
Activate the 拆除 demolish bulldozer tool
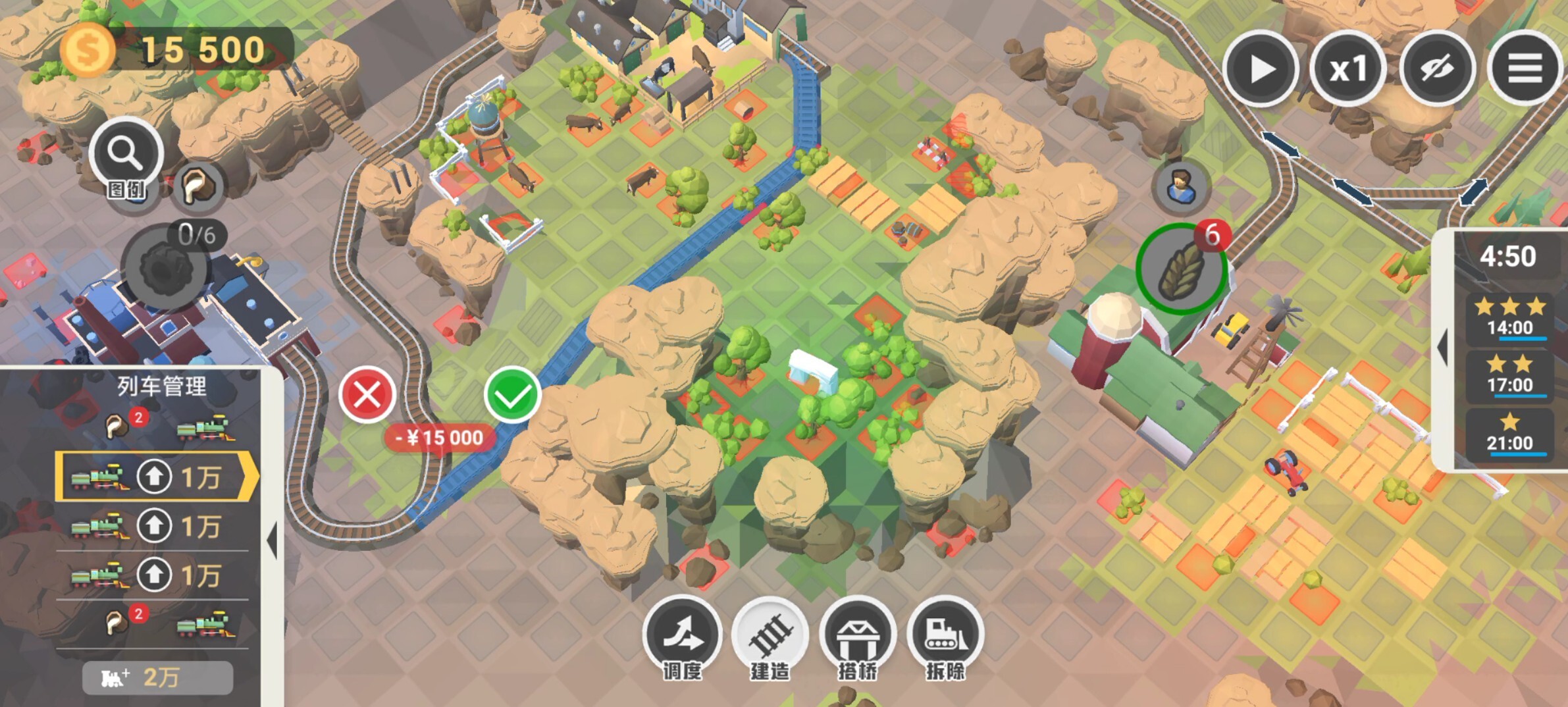click(945, 635)
